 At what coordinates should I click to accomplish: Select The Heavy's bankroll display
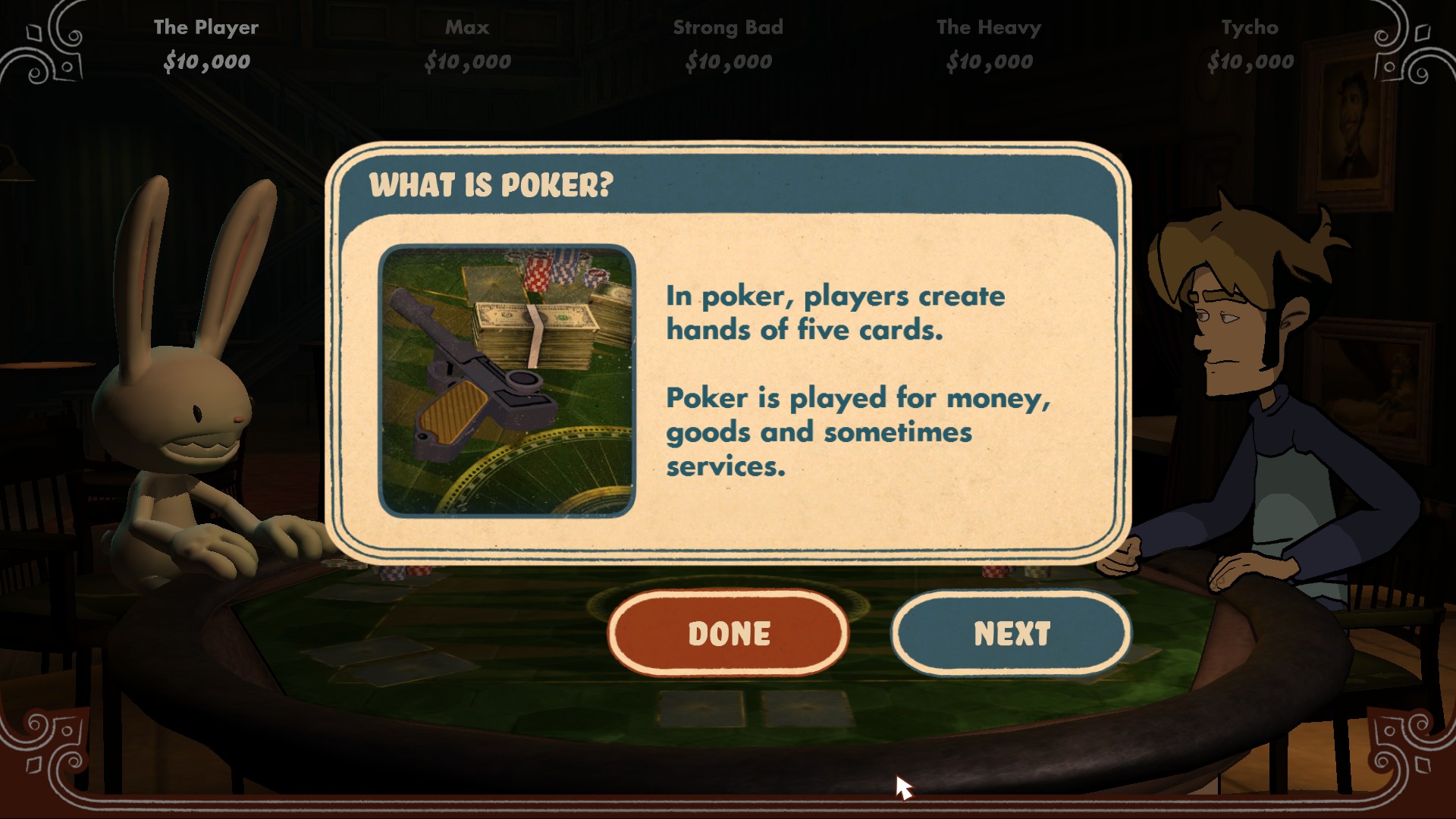tap(989, 61)
